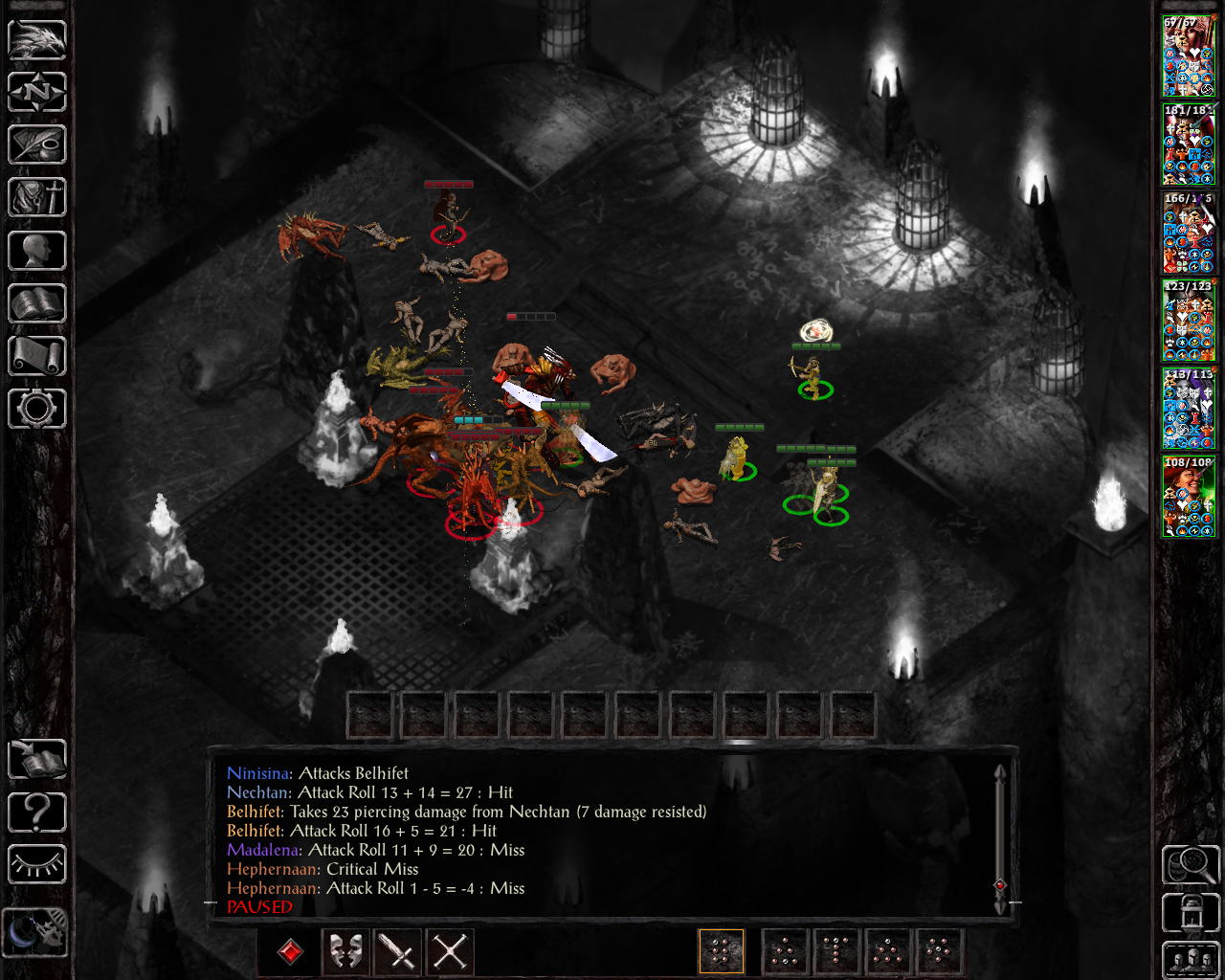Click the lantern button
This screenshot has width=1225, height=980.
coord(1190,913)
